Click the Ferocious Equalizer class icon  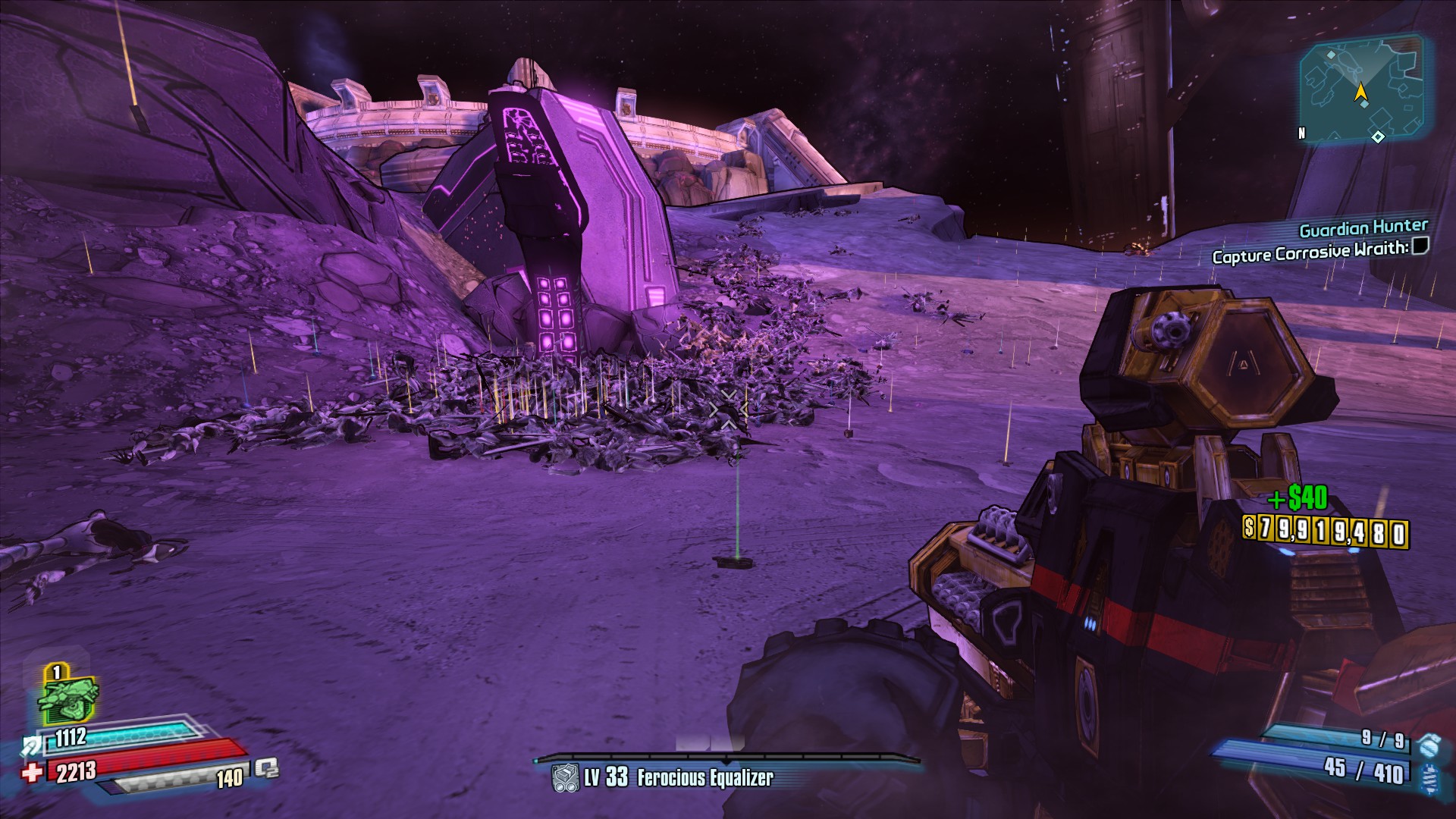point(565,778)
